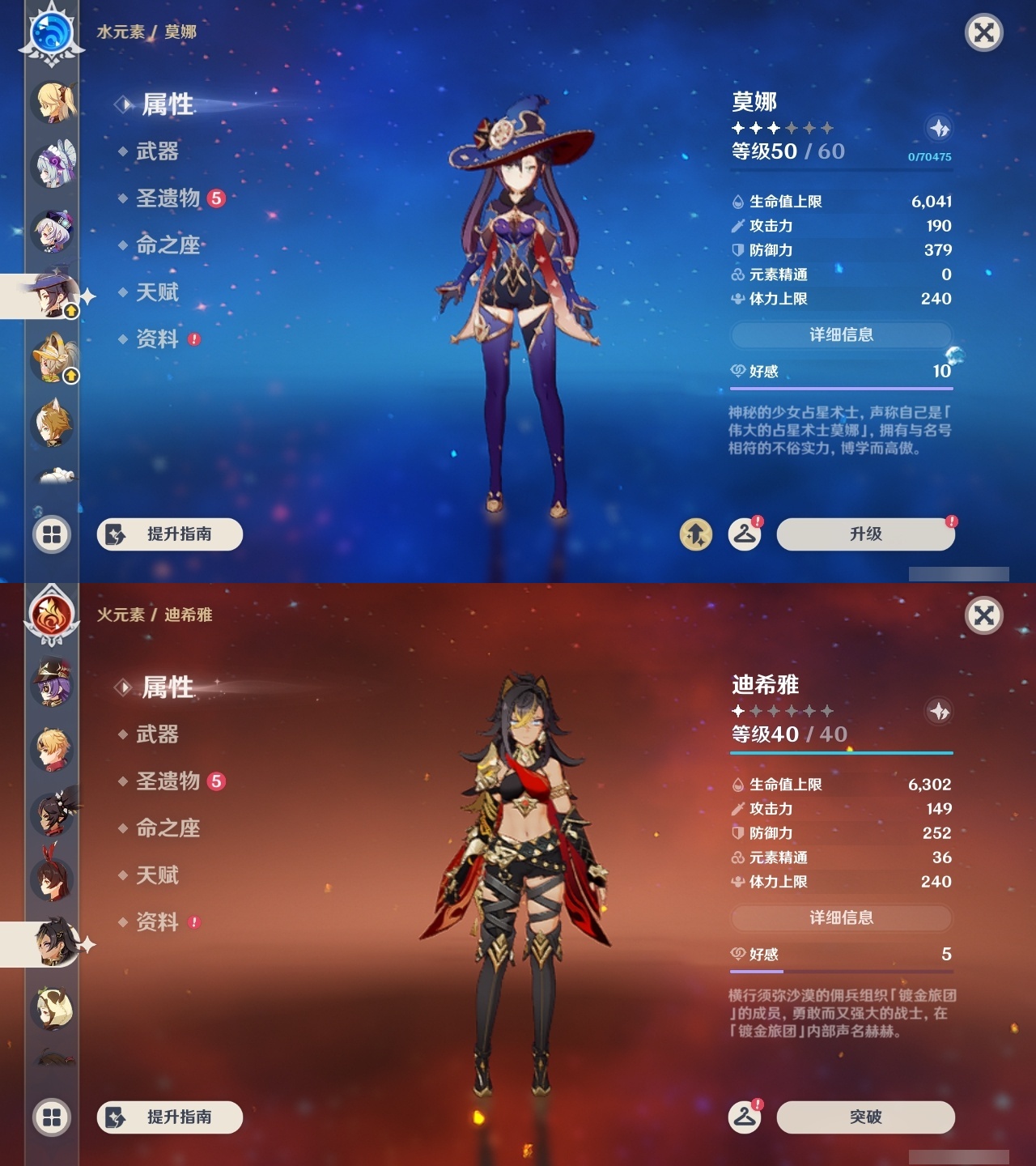Switch to the 天赋 talents tab
The image size is (1036, 1166).
pyautogui.click(x=159, y=293)
